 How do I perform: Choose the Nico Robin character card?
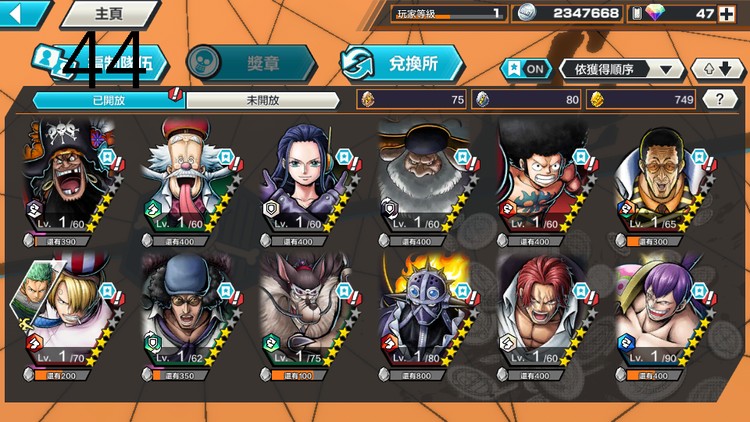(x=309, y=180)
